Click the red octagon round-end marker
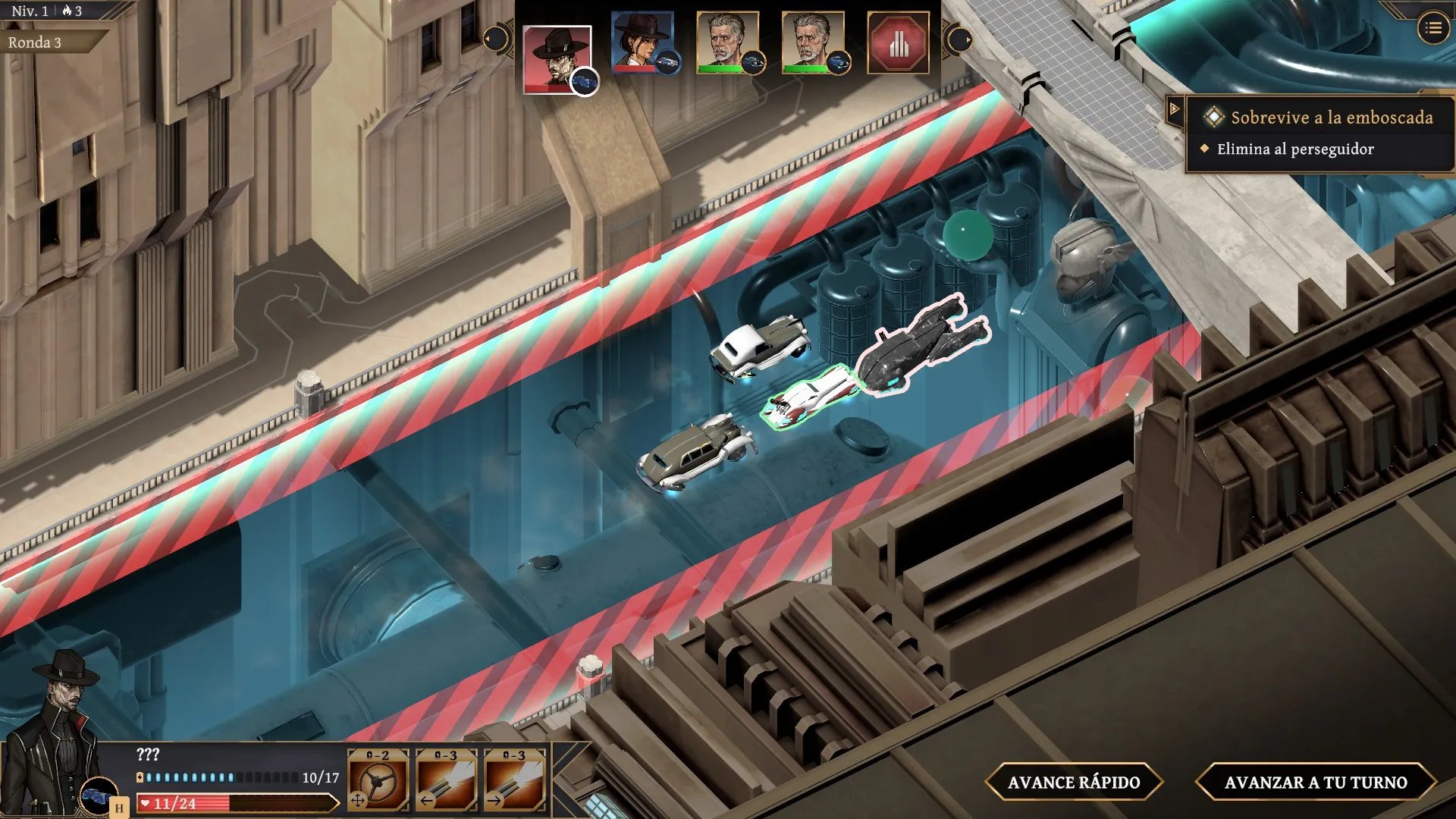Image resolution: width=1456 pixels, height=819 pixels. [x=898, y=43]
